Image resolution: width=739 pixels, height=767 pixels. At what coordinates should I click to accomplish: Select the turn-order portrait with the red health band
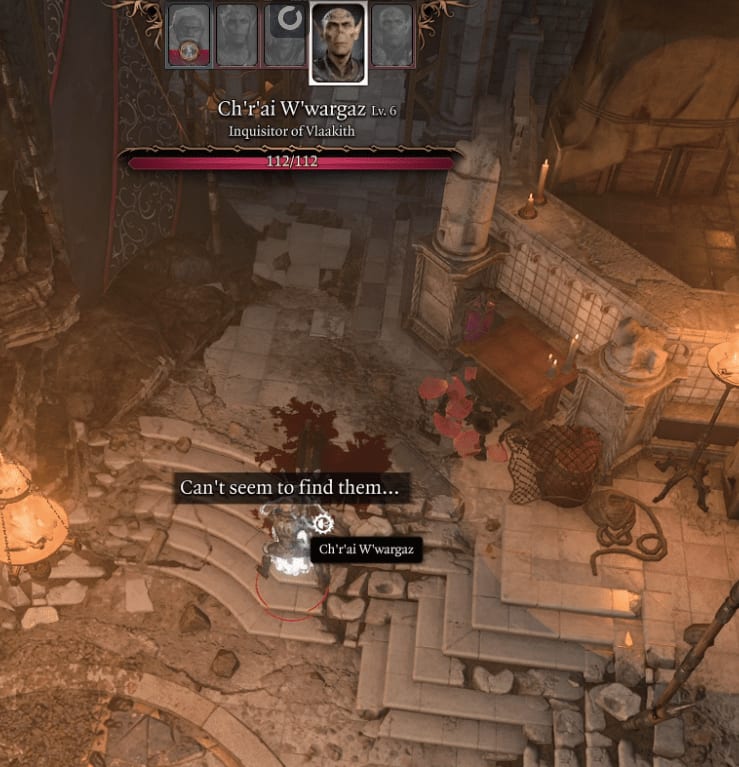(189, 36)
